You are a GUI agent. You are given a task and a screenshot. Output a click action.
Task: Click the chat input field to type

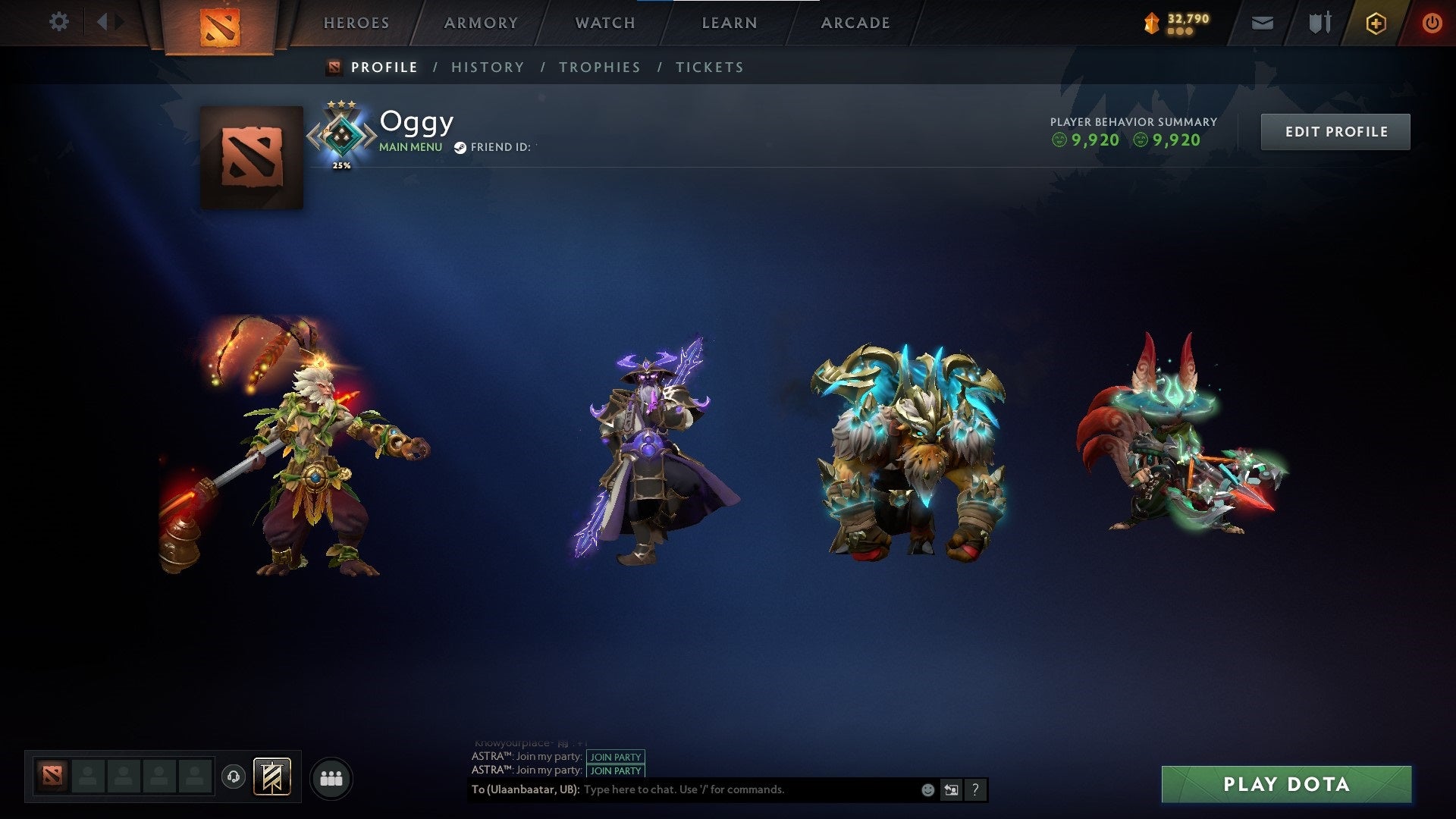[720, 789]
